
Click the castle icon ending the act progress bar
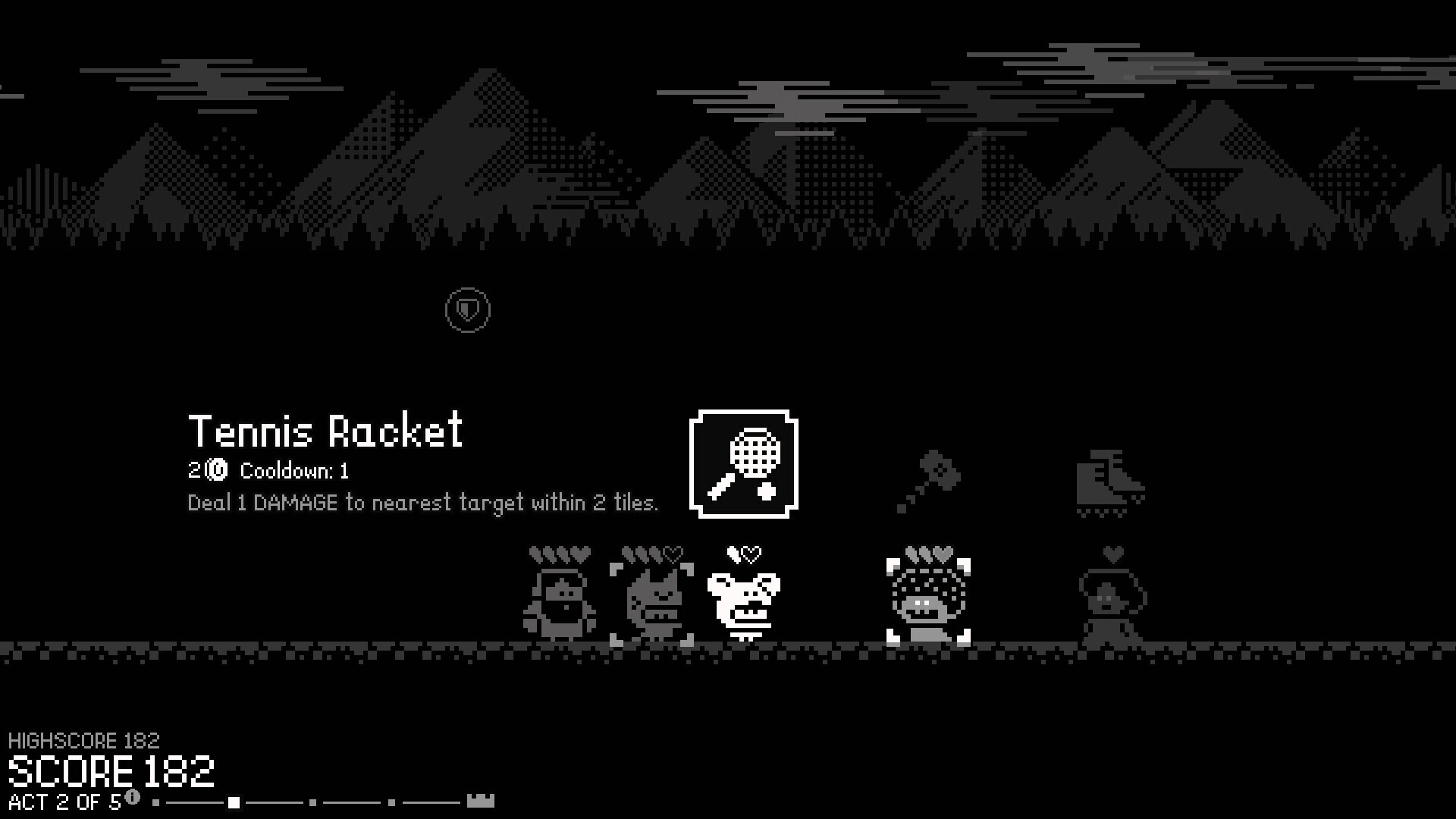(x=479, y=800)
